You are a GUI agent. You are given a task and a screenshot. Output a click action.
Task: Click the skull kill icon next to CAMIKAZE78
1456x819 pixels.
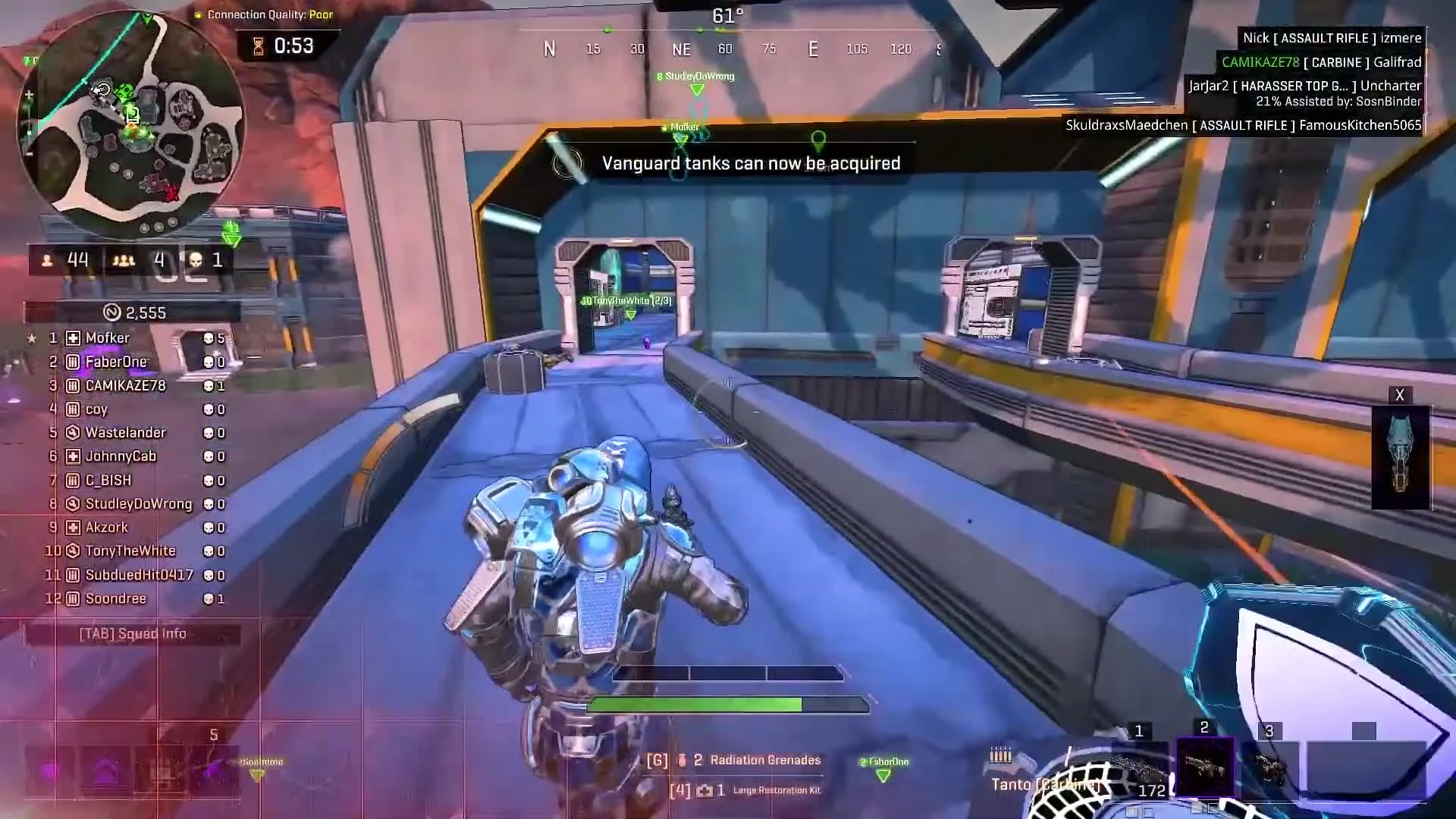point(207,385)
